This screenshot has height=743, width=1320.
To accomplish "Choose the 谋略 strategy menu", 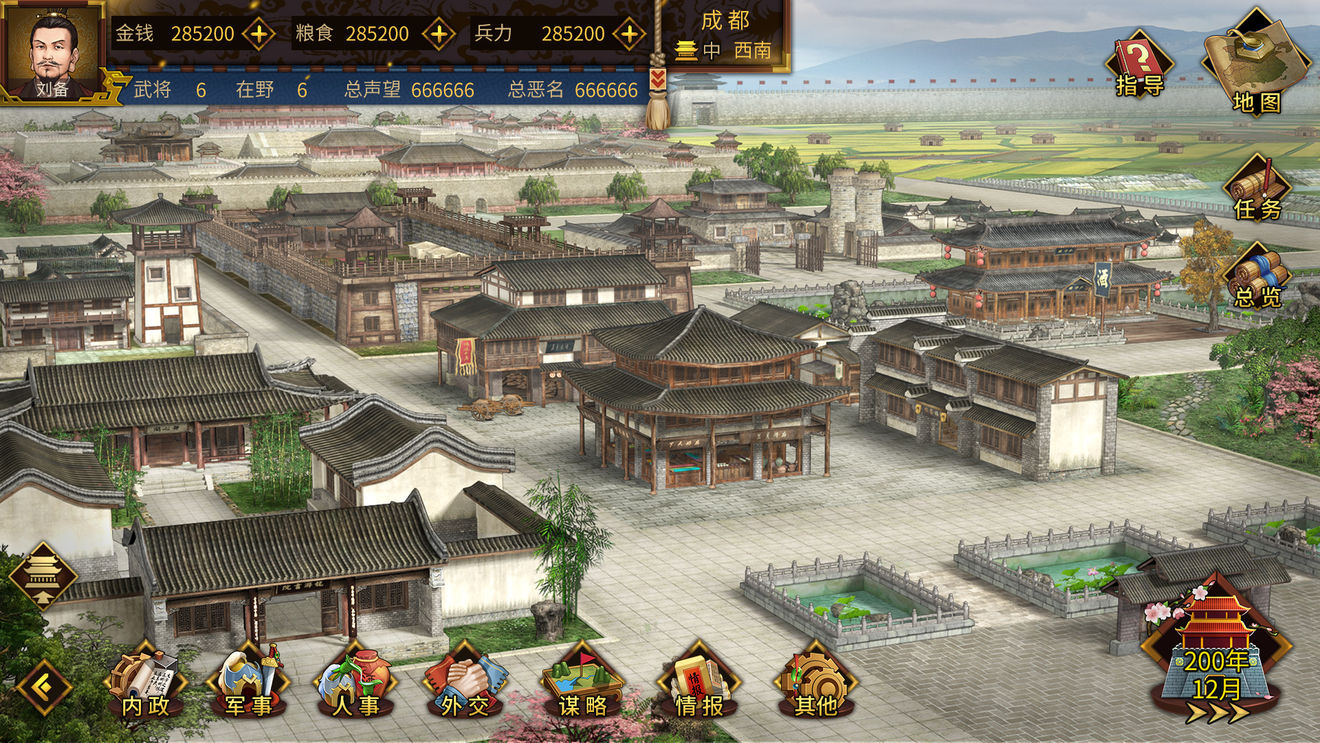I will [582, 682].
